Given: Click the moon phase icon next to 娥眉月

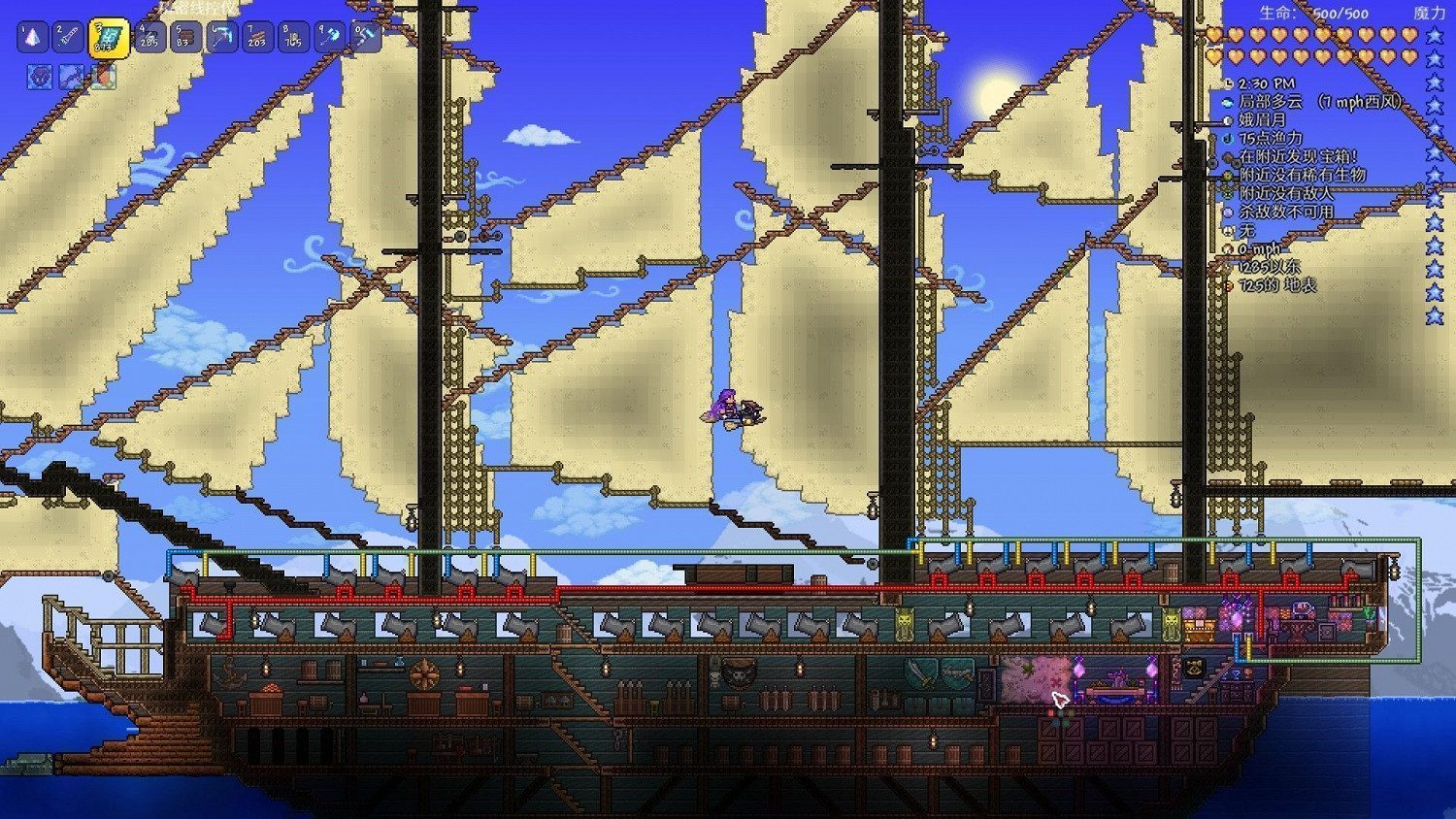Looking at the screenshot, I should pos(1226,120).
